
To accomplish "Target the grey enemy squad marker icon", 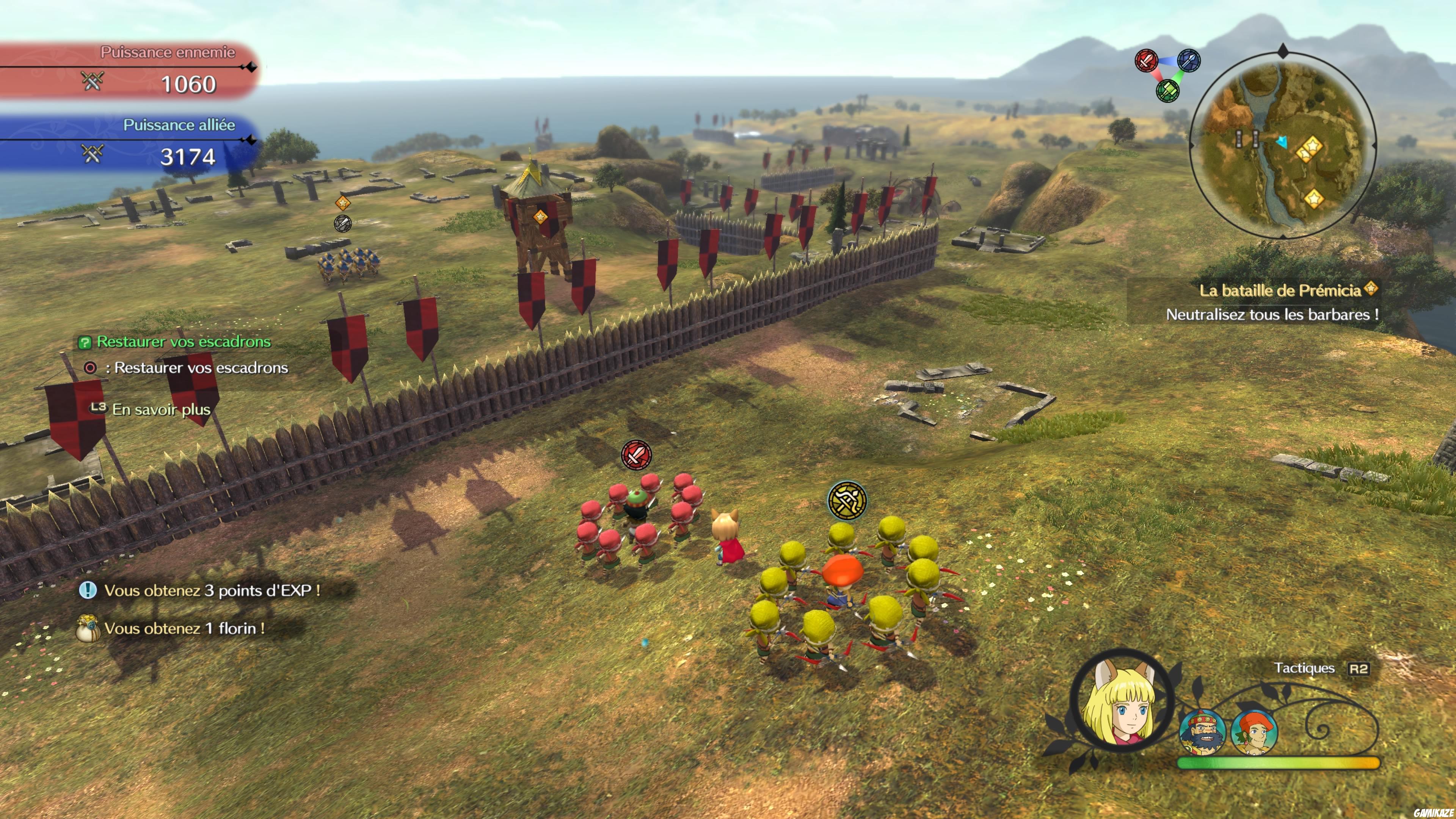I will click(342, 223).
